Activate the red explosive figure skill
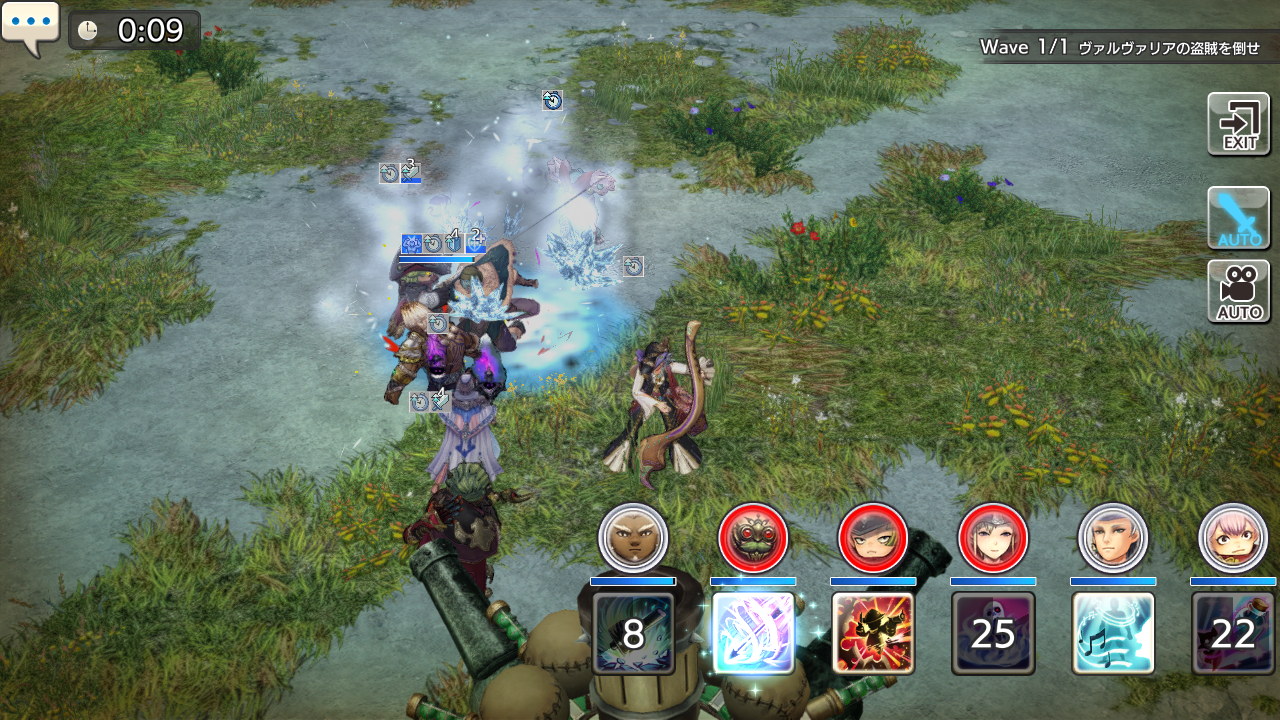Image resolution: width=1280 pixels, height=720 pixels. pos(873,633)
